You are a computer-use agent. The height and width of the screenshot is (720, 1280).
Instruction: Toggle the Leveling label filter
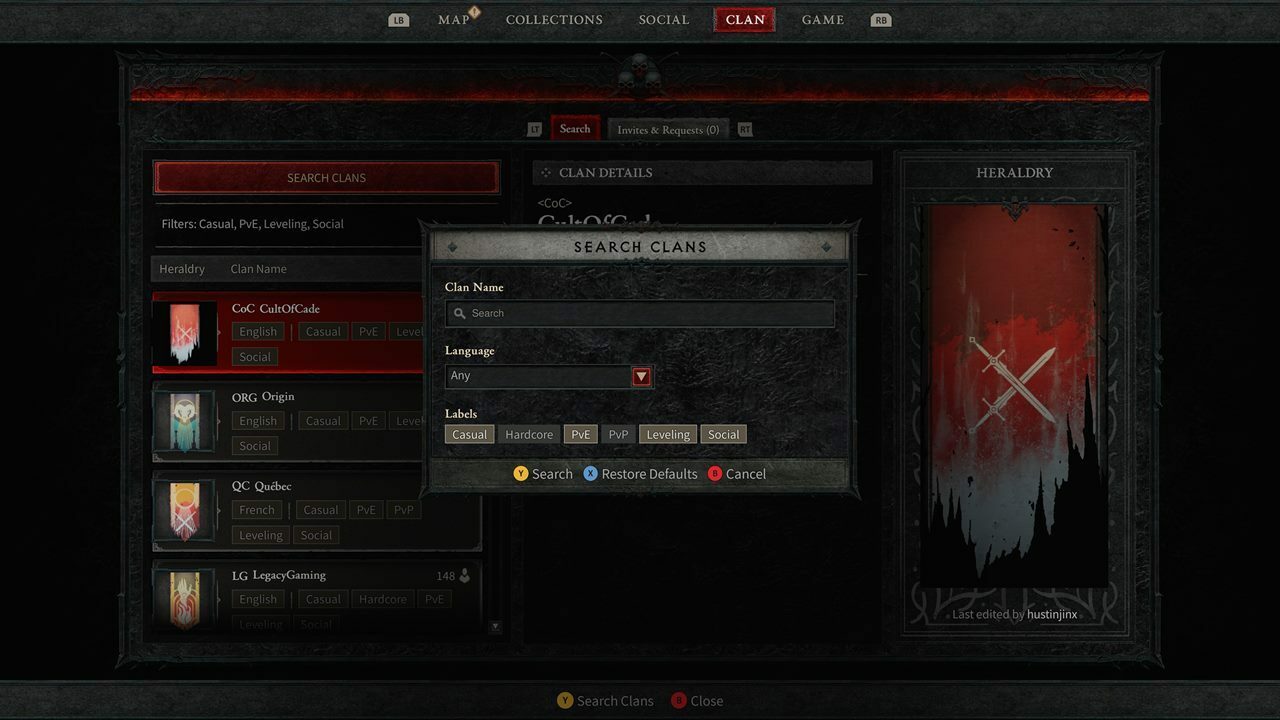668,434
